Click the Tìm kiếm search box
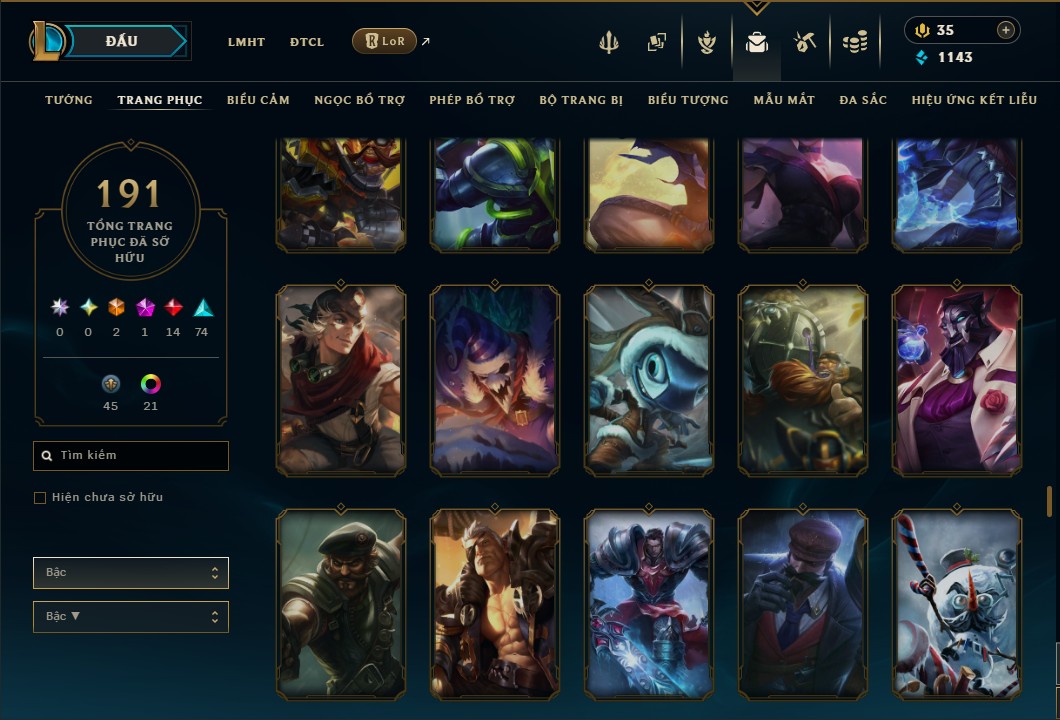The height and width of the screenshot is (720, 1060). 131,456
